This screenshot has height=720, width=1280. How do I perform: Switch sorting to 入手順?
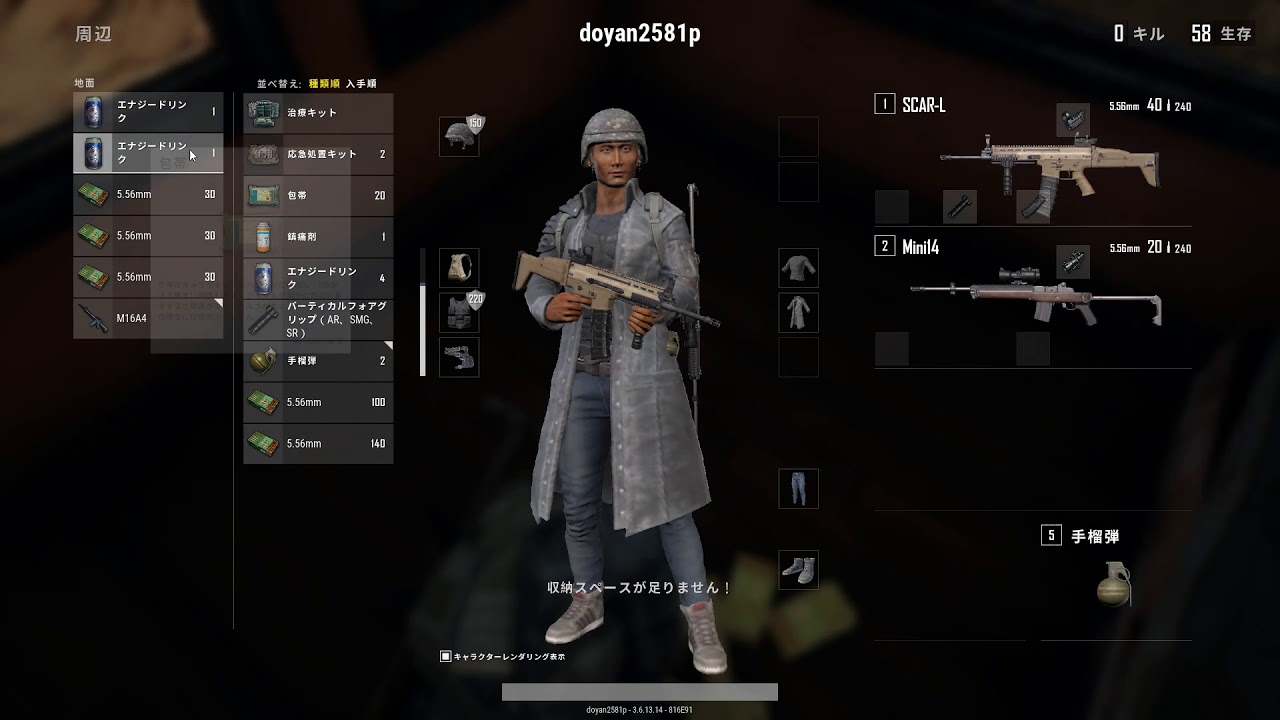click(x=361, y=84)
